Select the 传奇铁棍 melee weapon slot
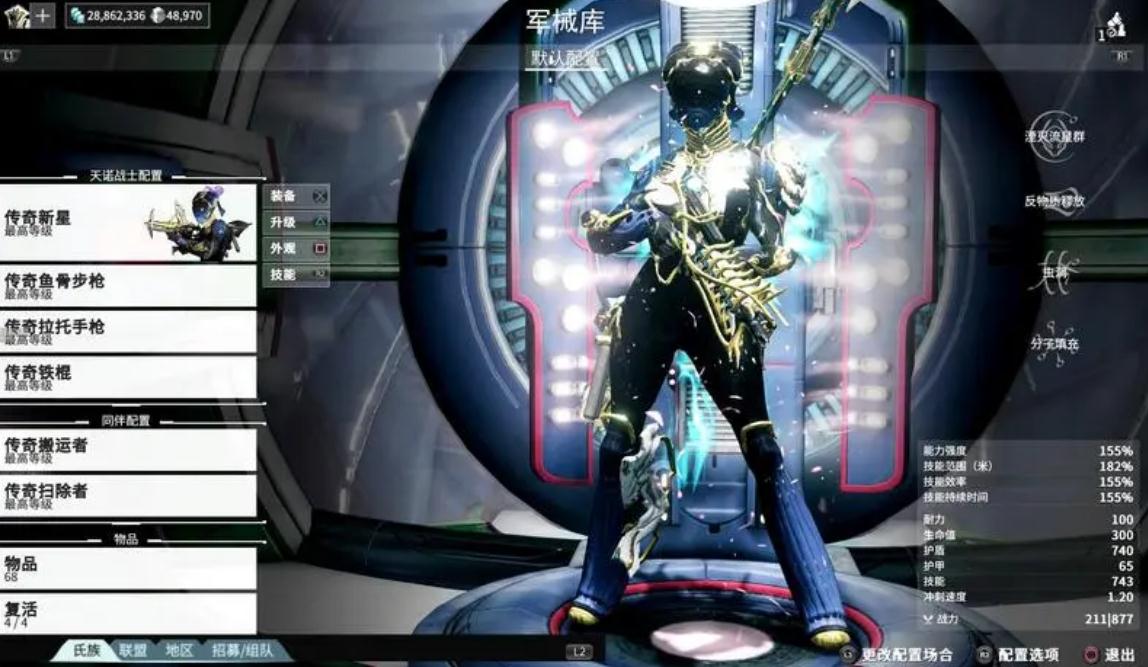1148x667 pixels. pyautogui.click(x=128, y=377)
